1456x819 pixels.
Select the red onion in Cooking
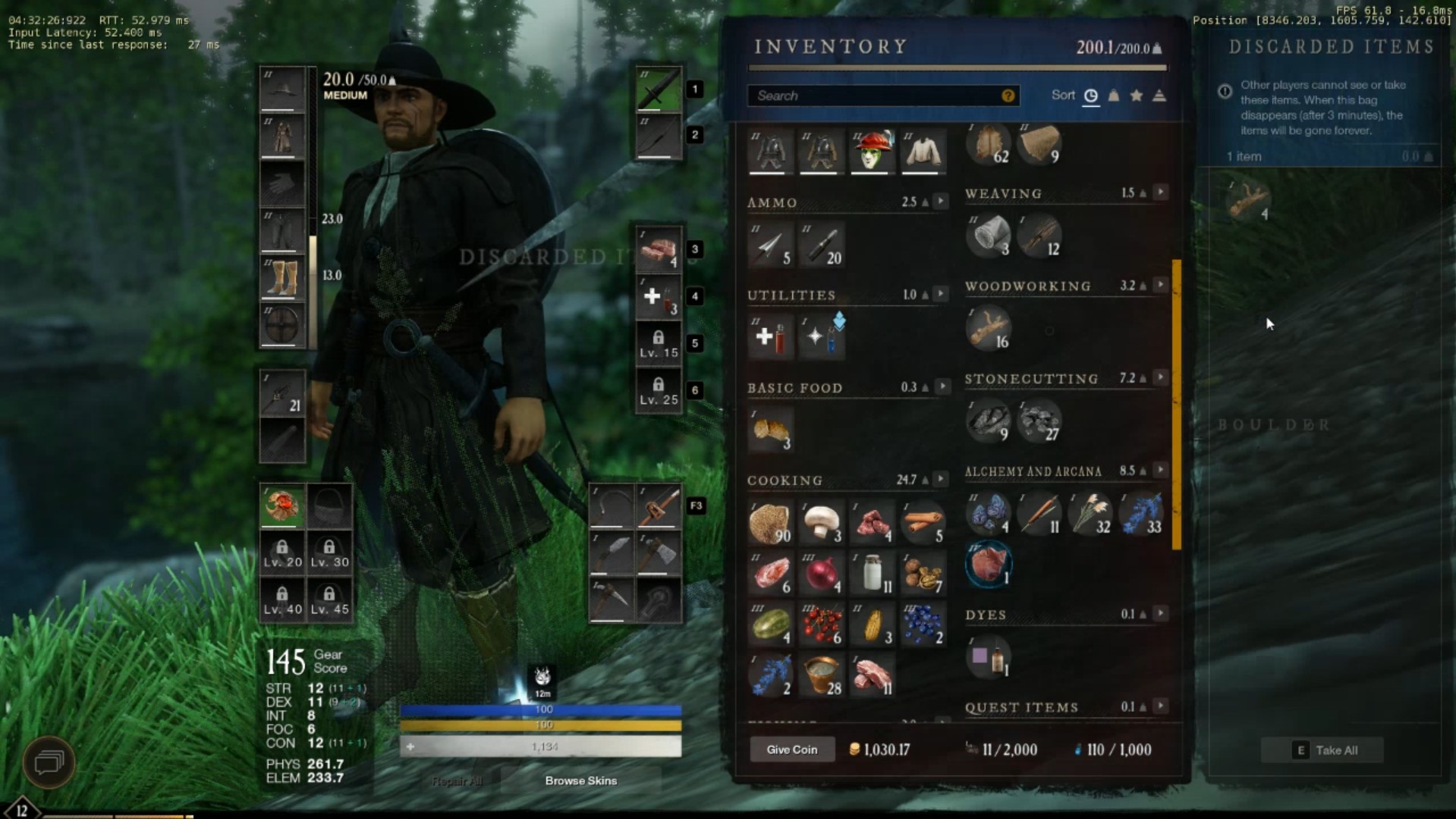coord(820,573)
